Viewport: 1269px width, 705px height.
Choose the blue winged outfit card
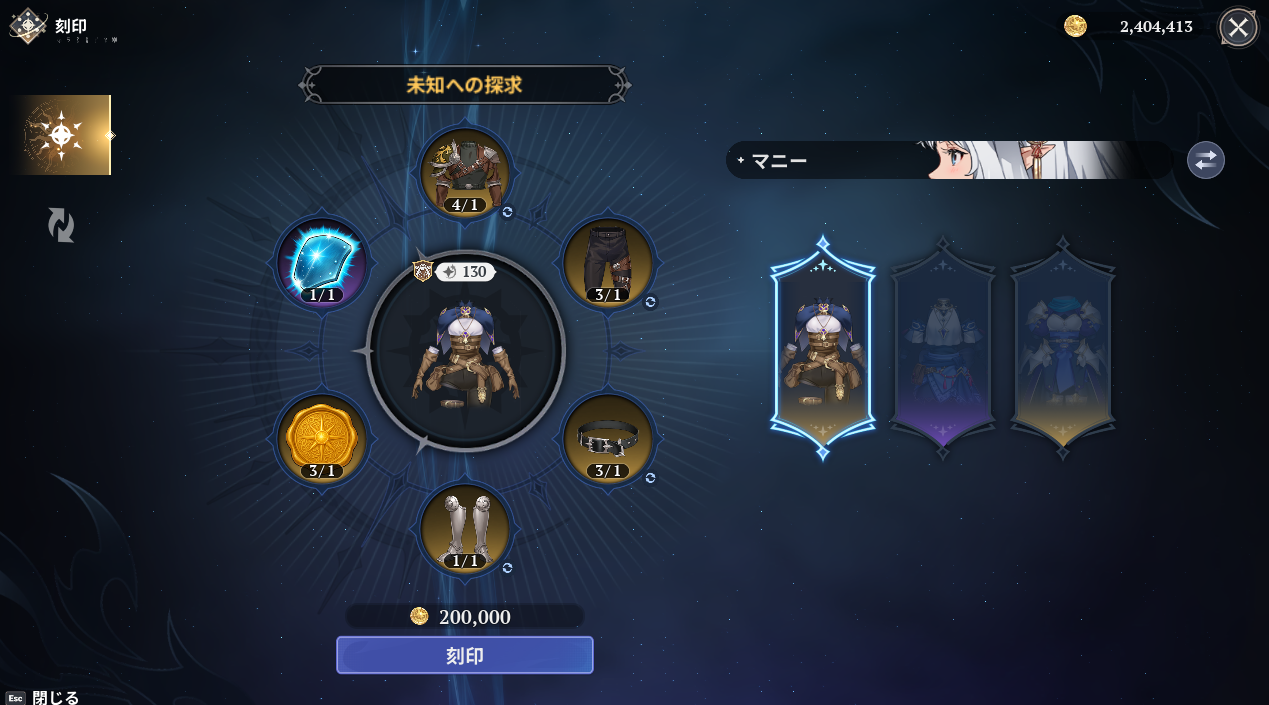click(1062, 347)
